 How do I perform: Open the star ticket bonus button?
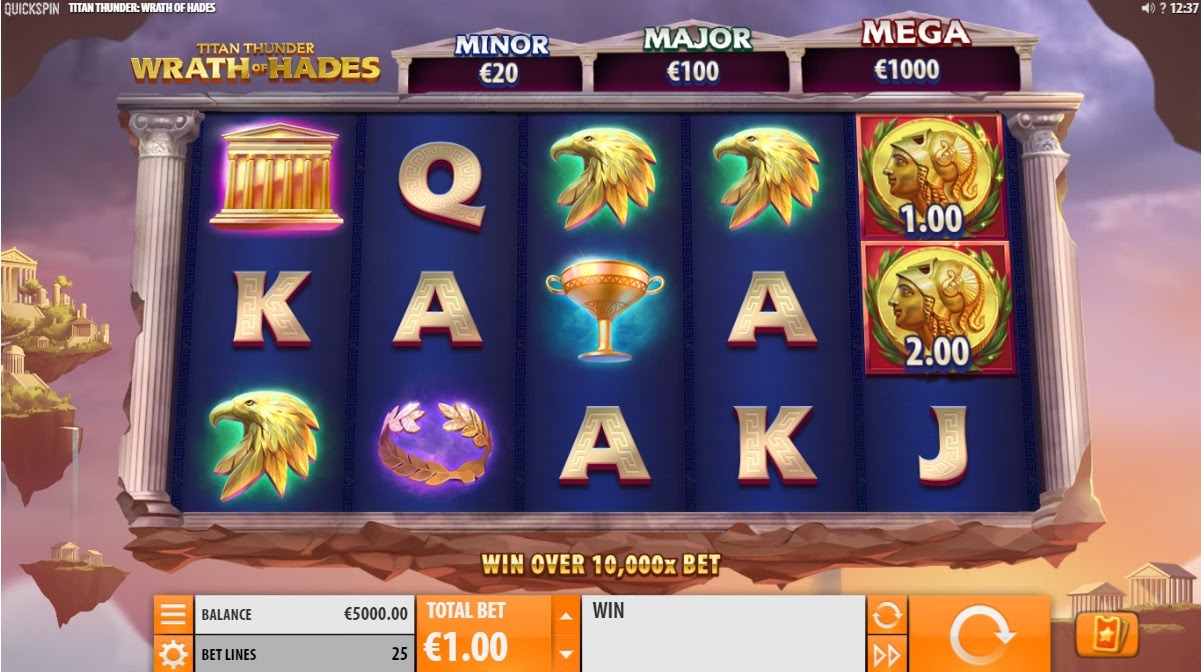coord(1107,636)
